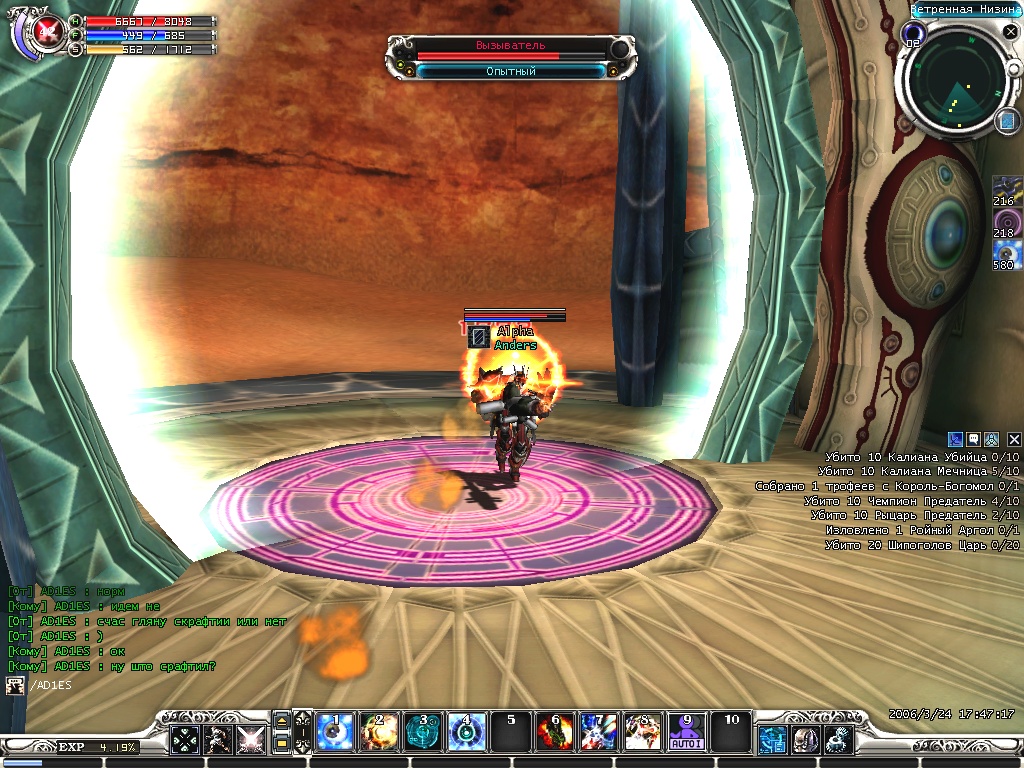The image size is (1024, 768).
Task: Open the gear icon menu at bottom right
Action: click(x=838, y=739)
